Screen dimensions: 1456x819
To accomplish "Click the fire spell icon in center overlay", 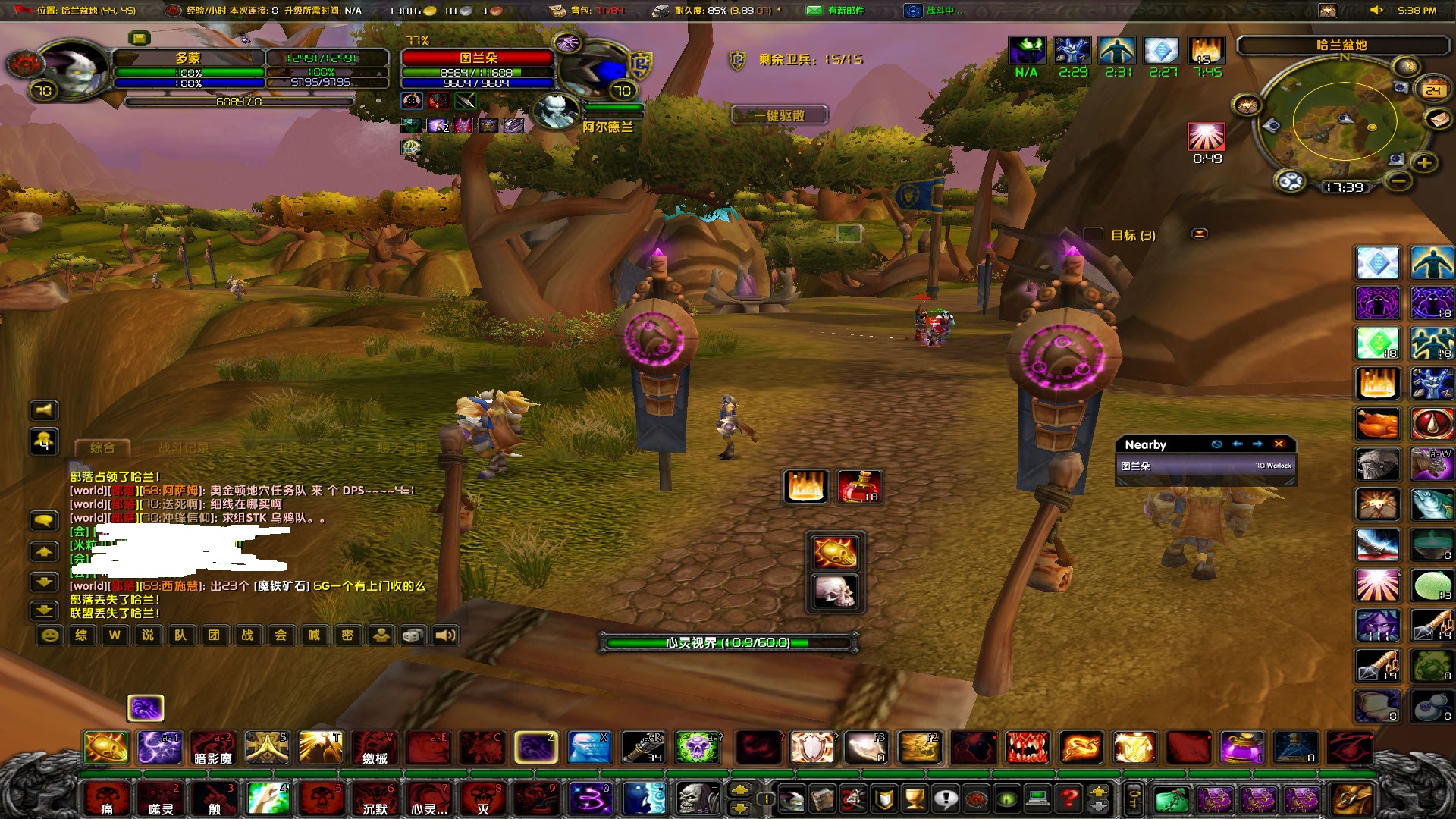I will (805, 487).
